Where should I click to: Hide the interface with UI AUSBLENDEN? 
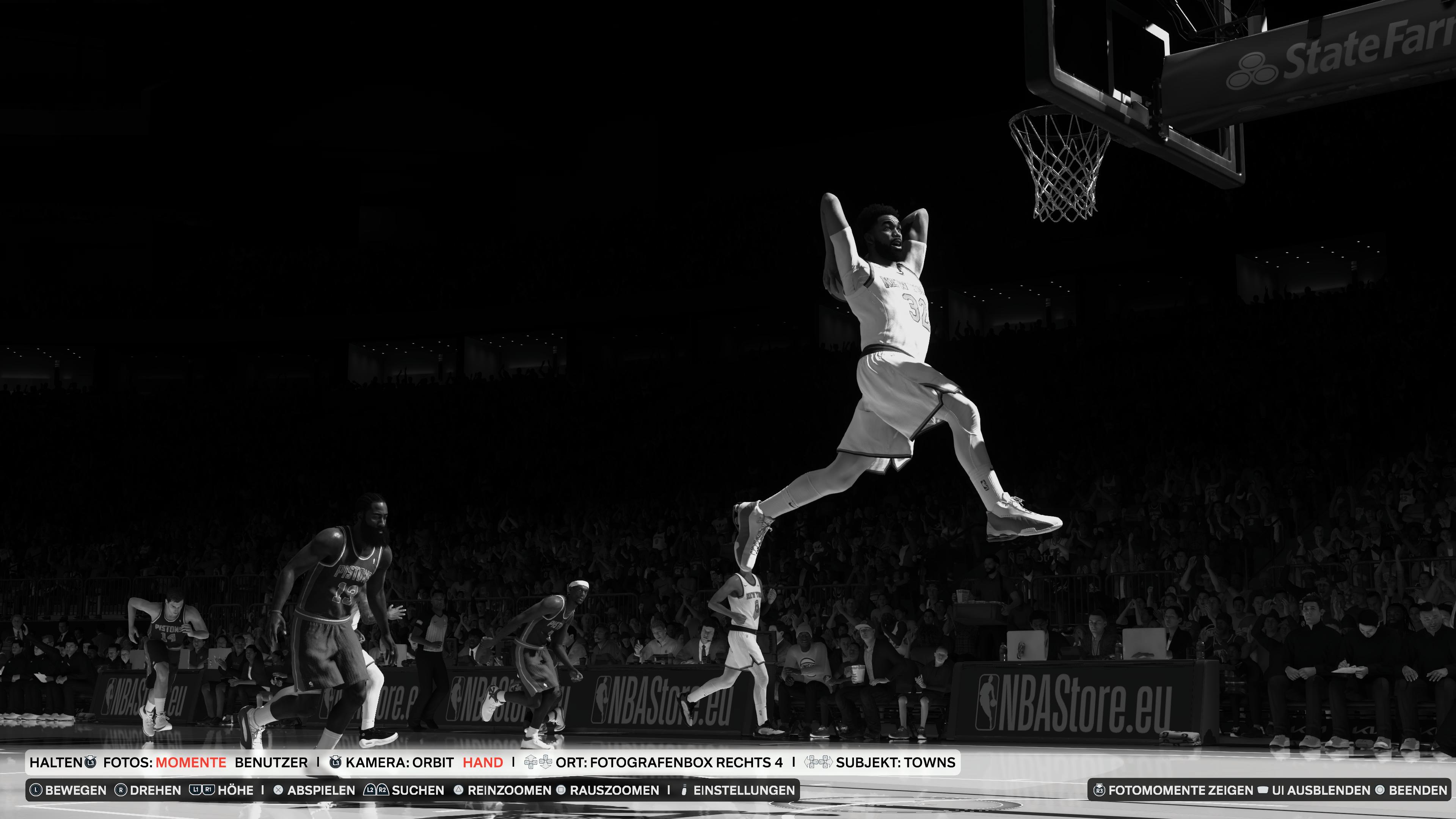point(1321,790)
